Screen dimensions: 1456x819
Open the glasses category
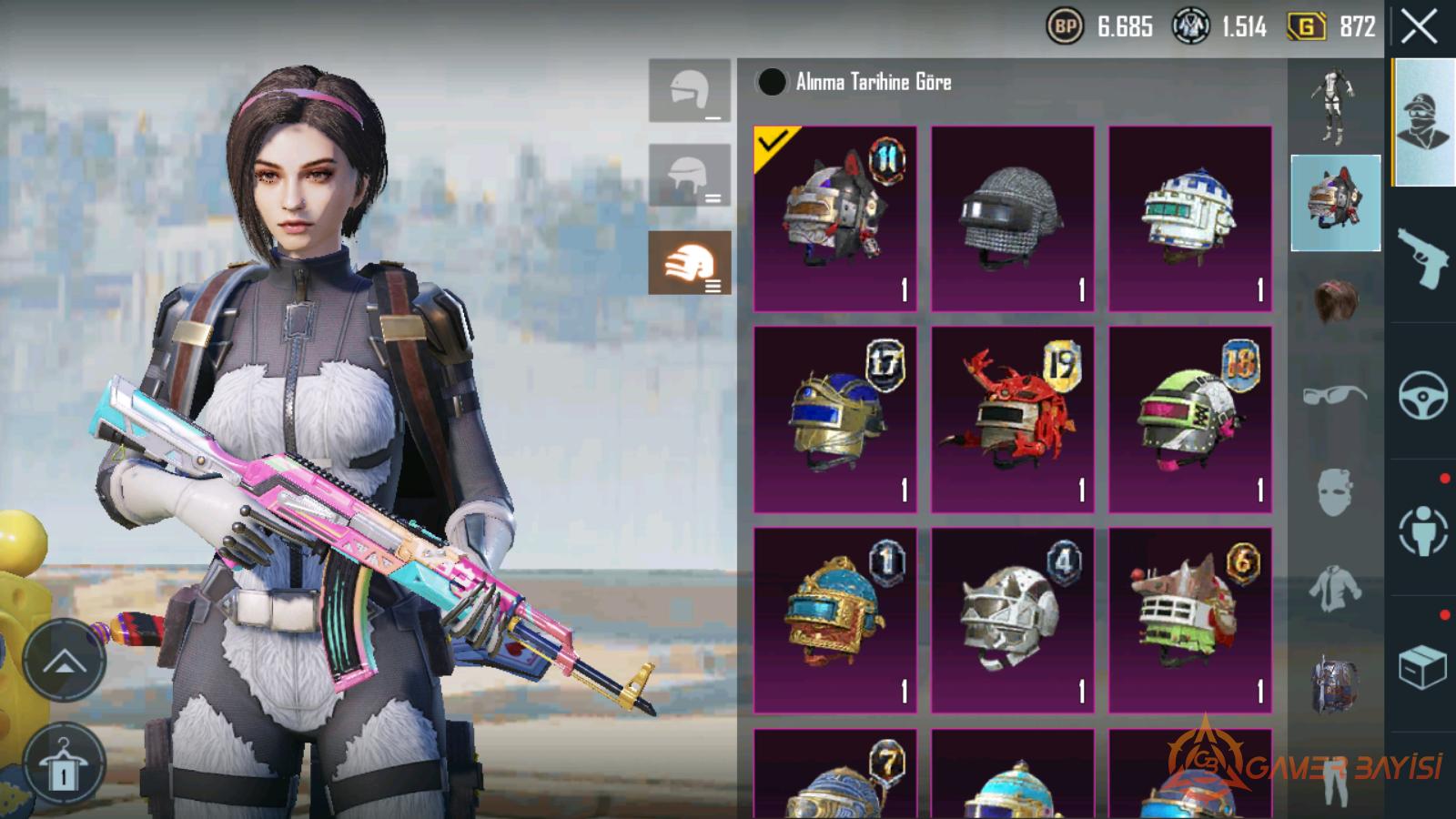[1335, 395]
